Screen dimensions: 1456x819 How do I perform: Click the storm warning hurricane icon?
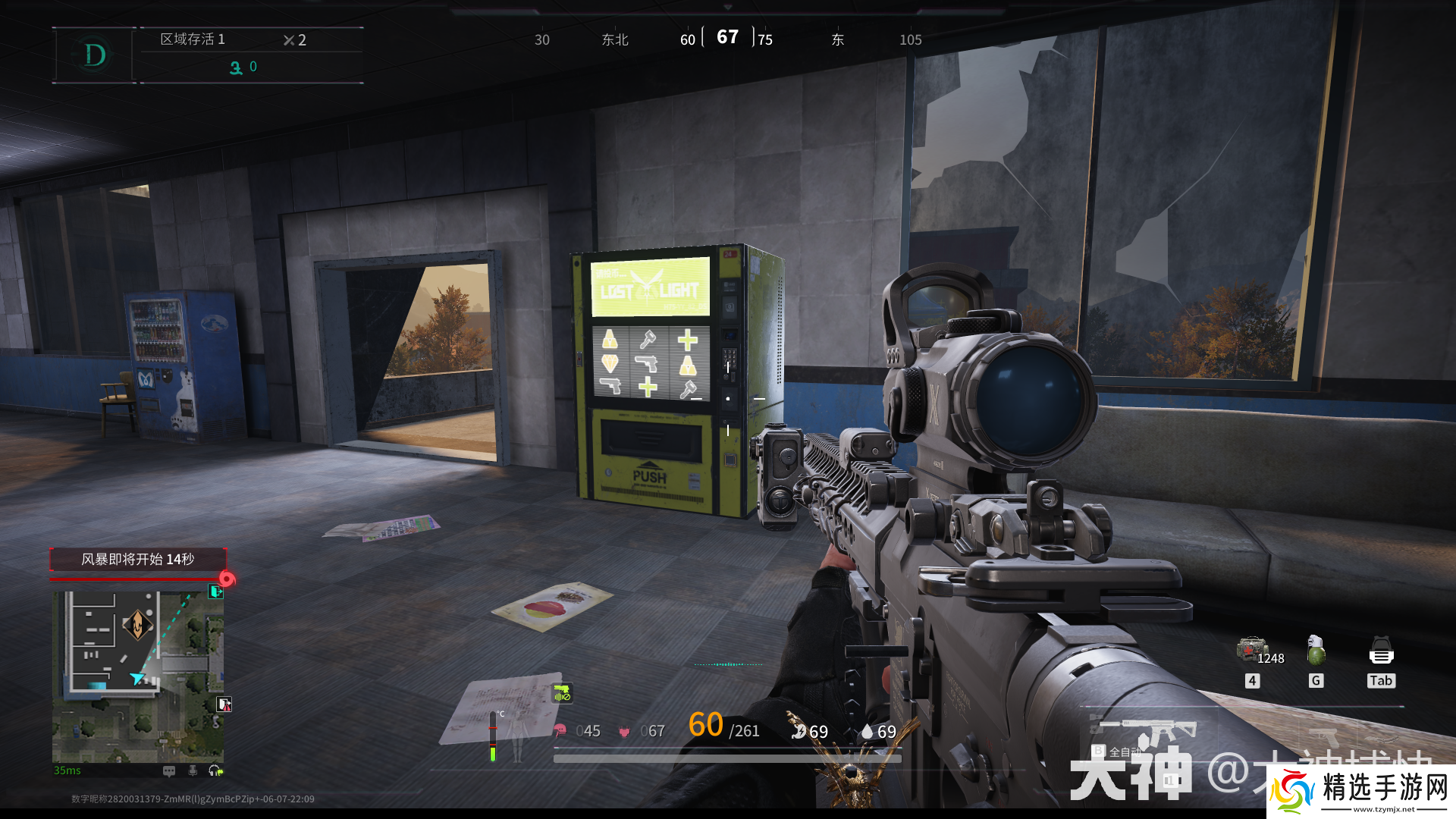(227, 579)
